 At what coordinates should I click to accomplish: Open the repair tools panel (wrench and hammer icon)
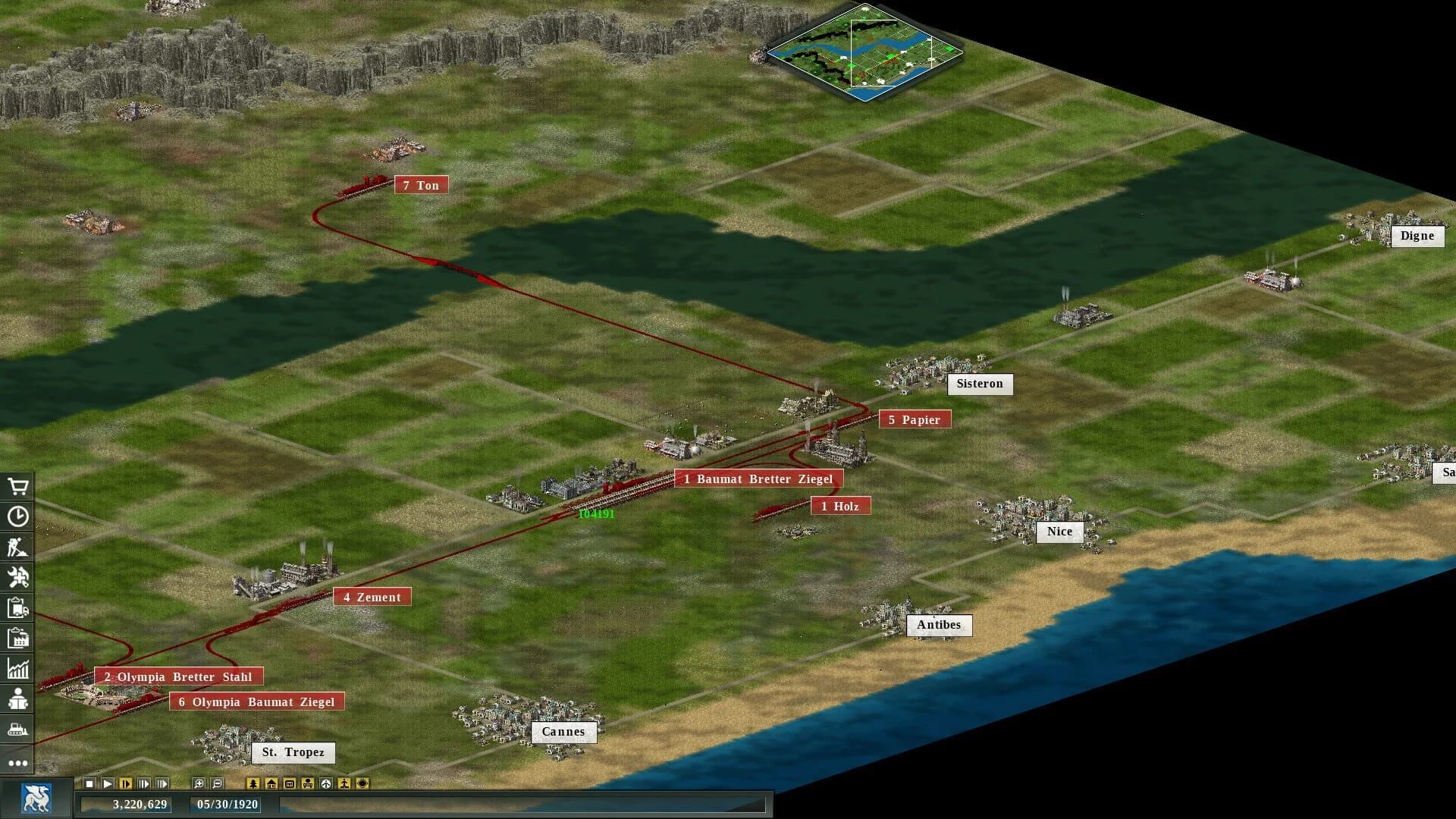18,577
